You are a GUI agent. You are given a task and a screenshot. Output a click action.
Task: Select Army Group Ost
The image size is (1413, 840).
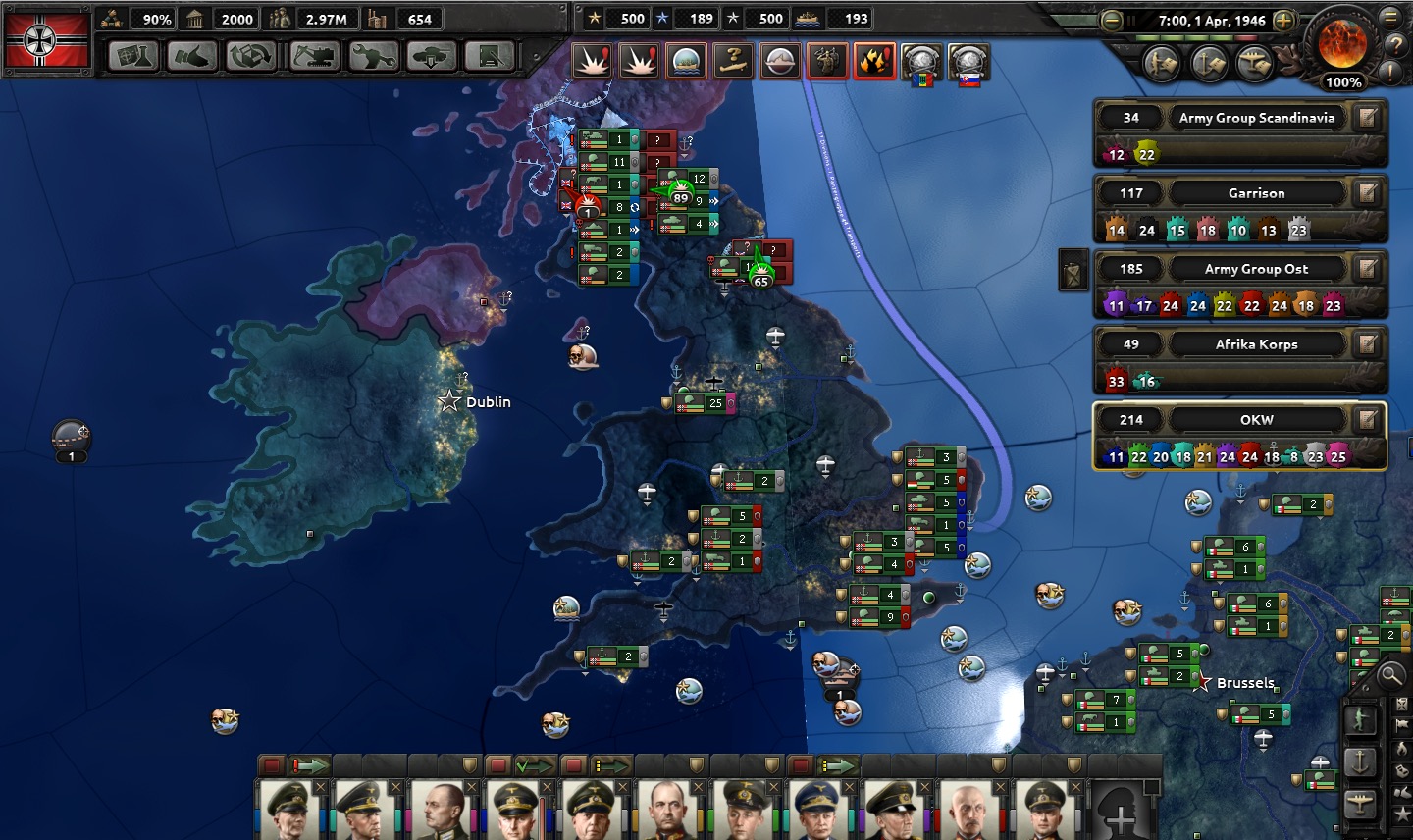pos(1256,269)
